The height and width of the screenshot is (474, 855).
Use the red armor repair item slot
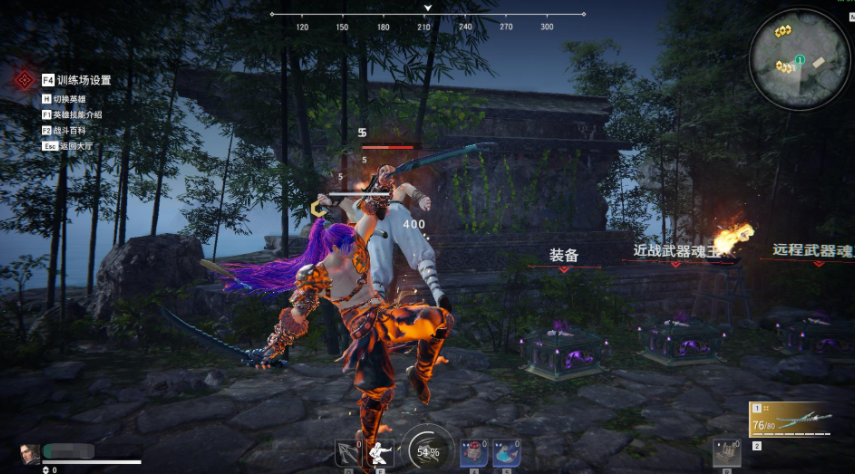[x=473, y=453]
